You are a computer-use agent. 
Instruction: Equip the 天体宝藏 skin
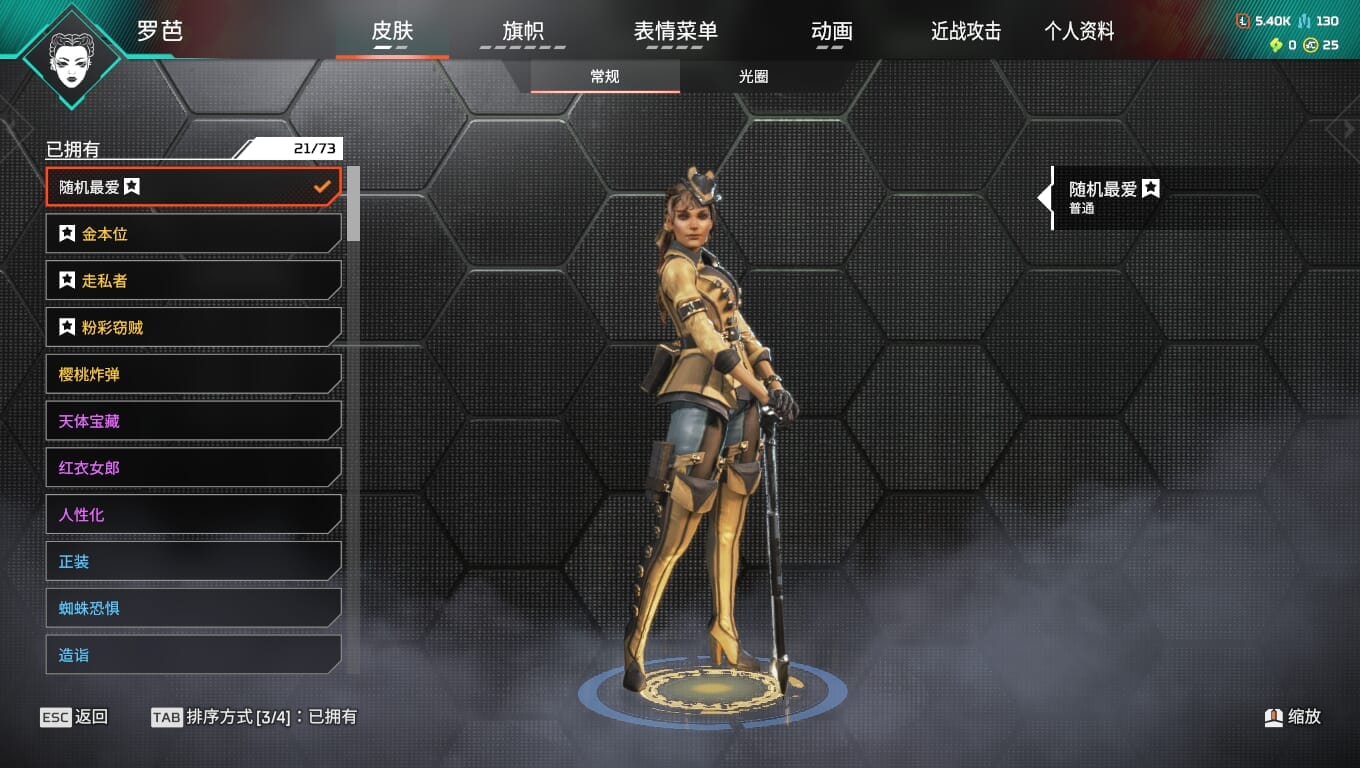pos(193,422)
